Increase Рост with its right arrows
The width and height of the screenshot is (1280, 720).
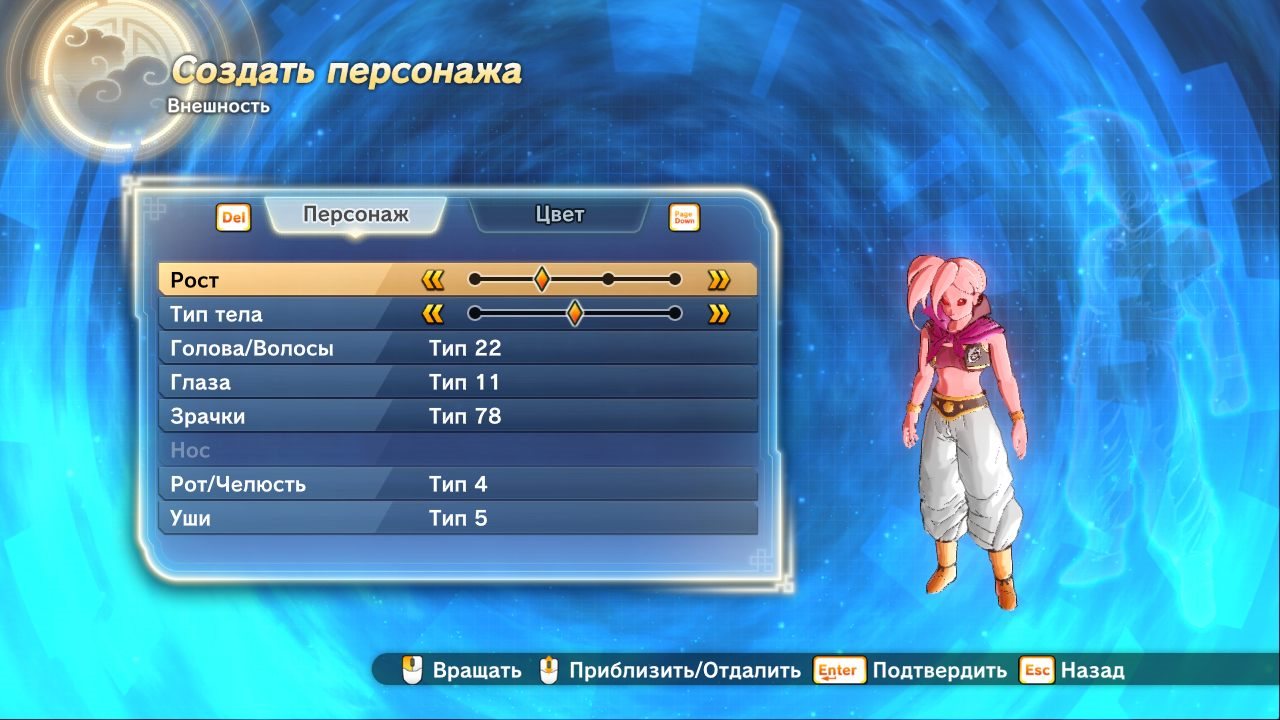pos(718,280)
